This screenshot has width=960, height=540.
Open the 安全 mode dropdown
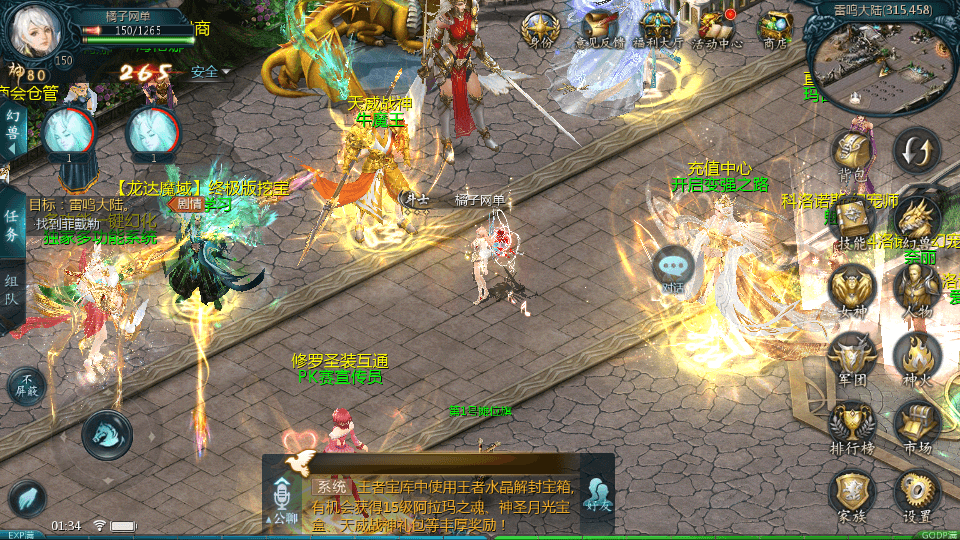[210, 72]
